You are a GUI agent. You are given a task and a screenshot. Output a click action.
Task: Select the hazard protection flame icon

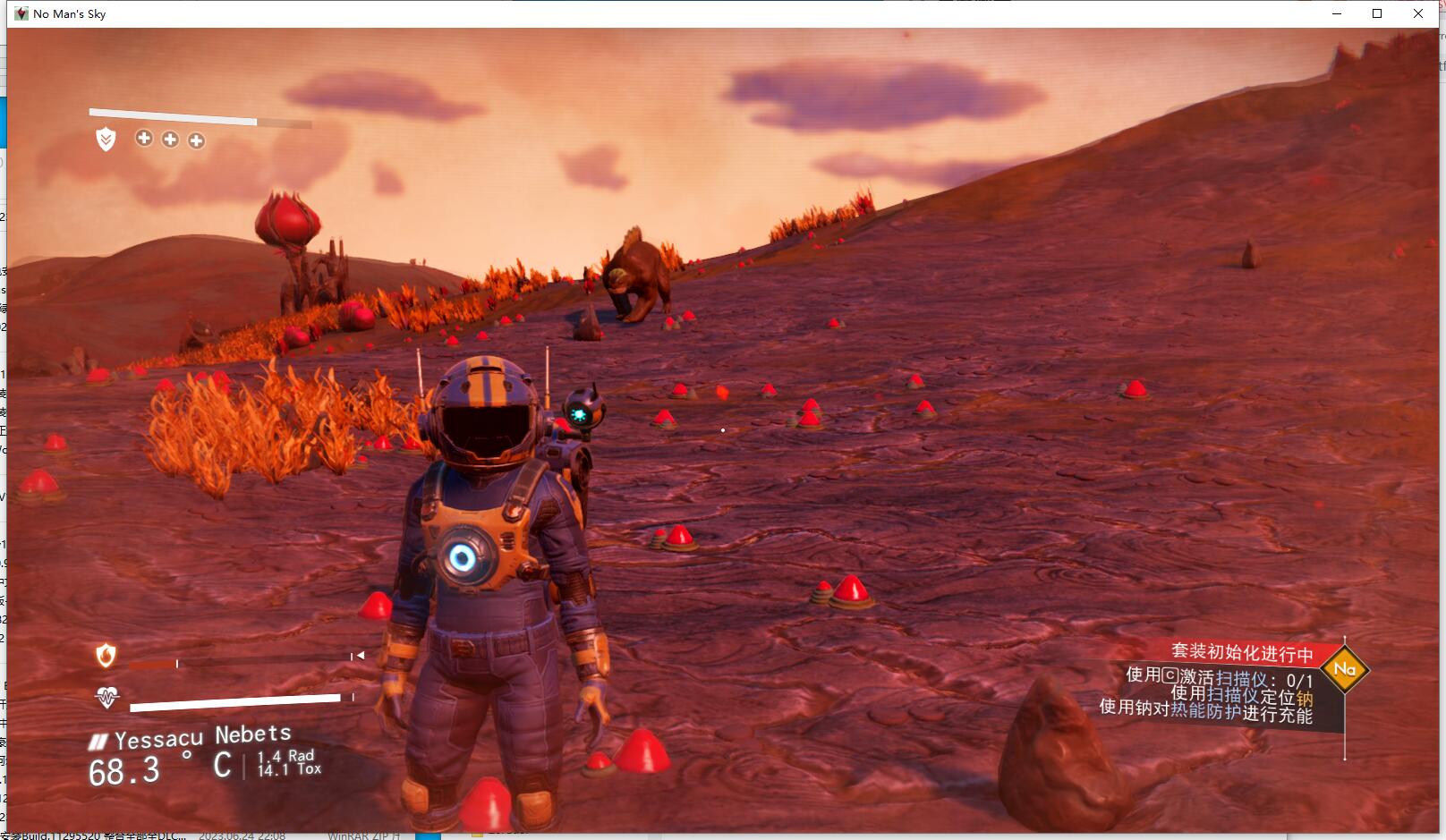(x=106, y=656)
